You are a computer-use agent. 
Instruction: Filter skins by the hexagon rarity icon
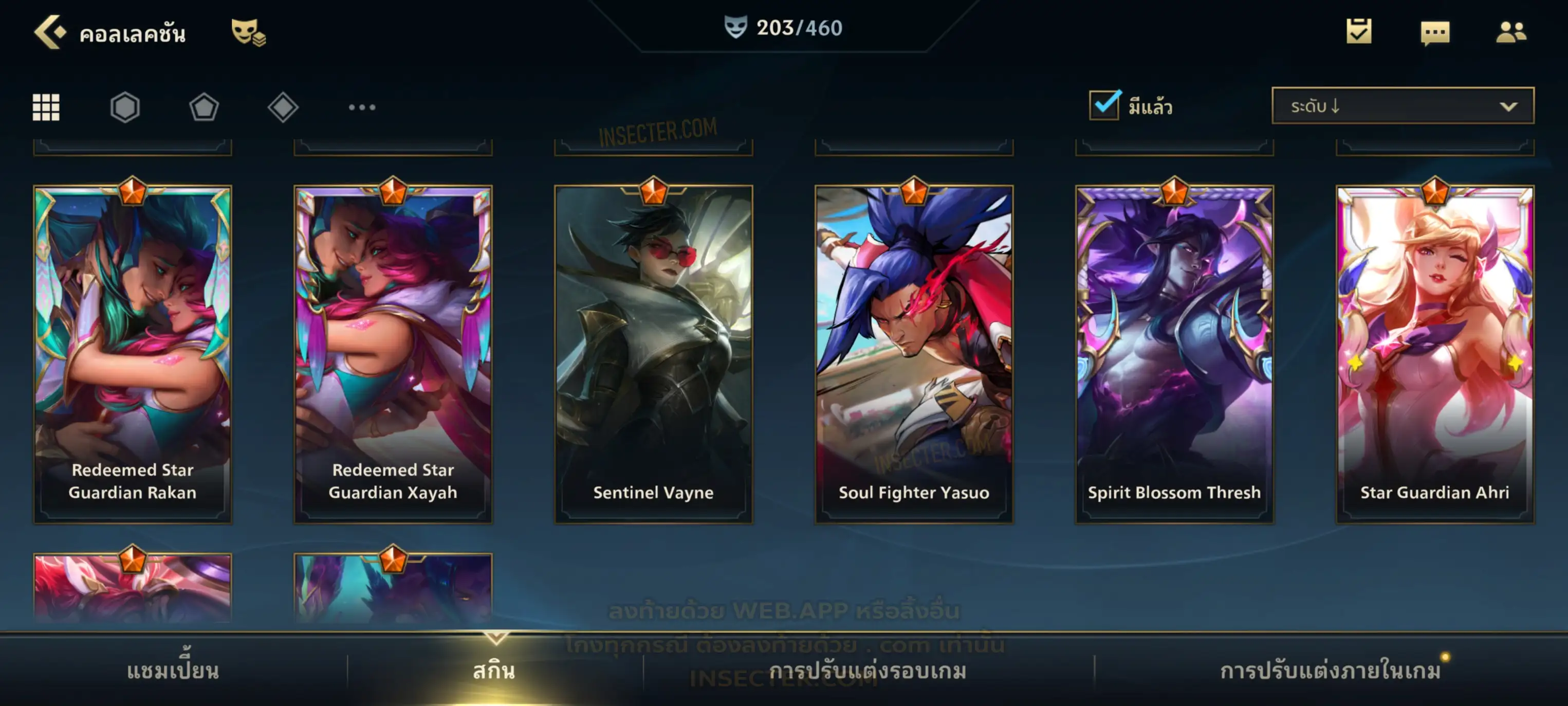coord(125,107)
